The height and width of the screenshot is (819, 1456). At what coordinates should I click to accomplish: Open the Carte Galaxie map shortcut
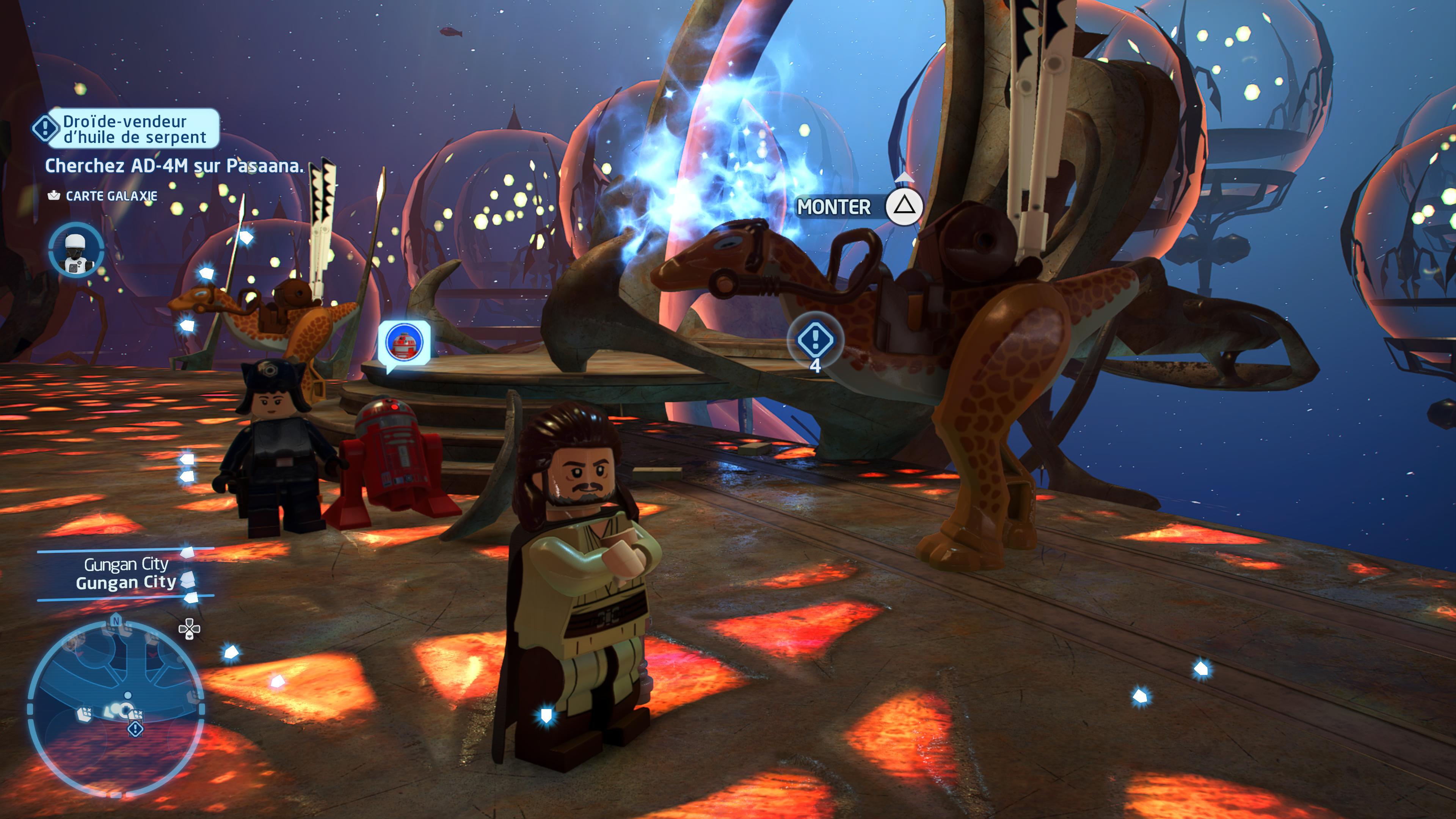point(103,196)
